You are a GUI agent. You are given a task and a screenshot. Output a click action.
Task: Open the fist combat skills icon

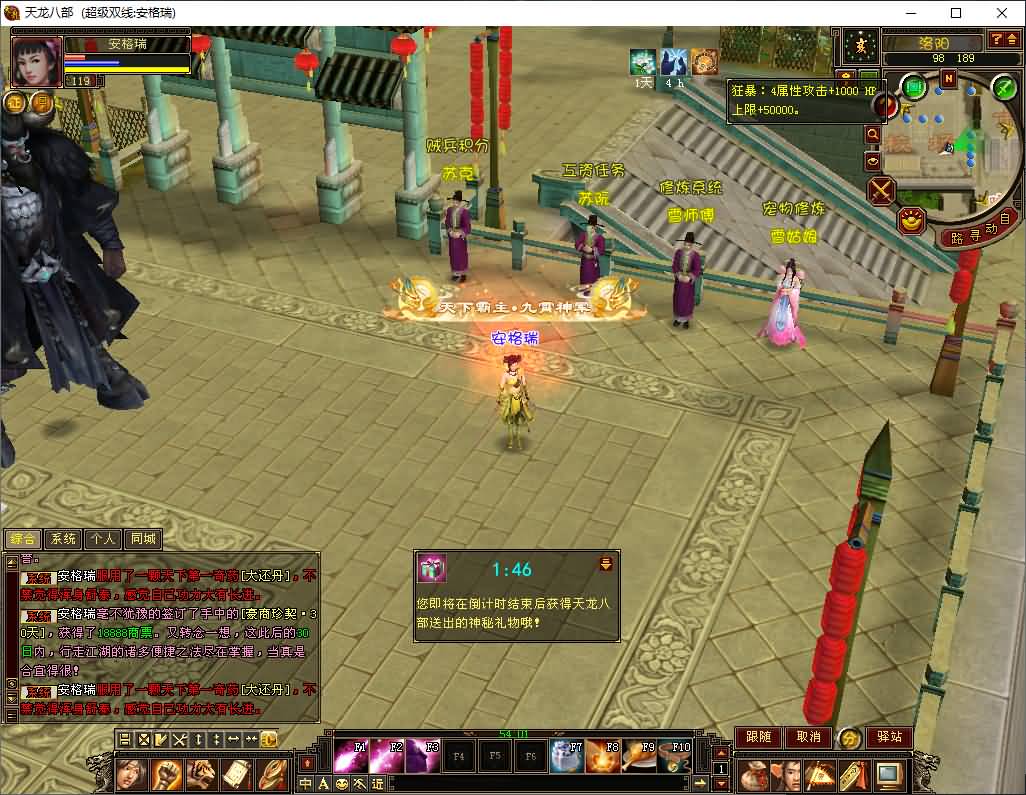coord(166,773)
